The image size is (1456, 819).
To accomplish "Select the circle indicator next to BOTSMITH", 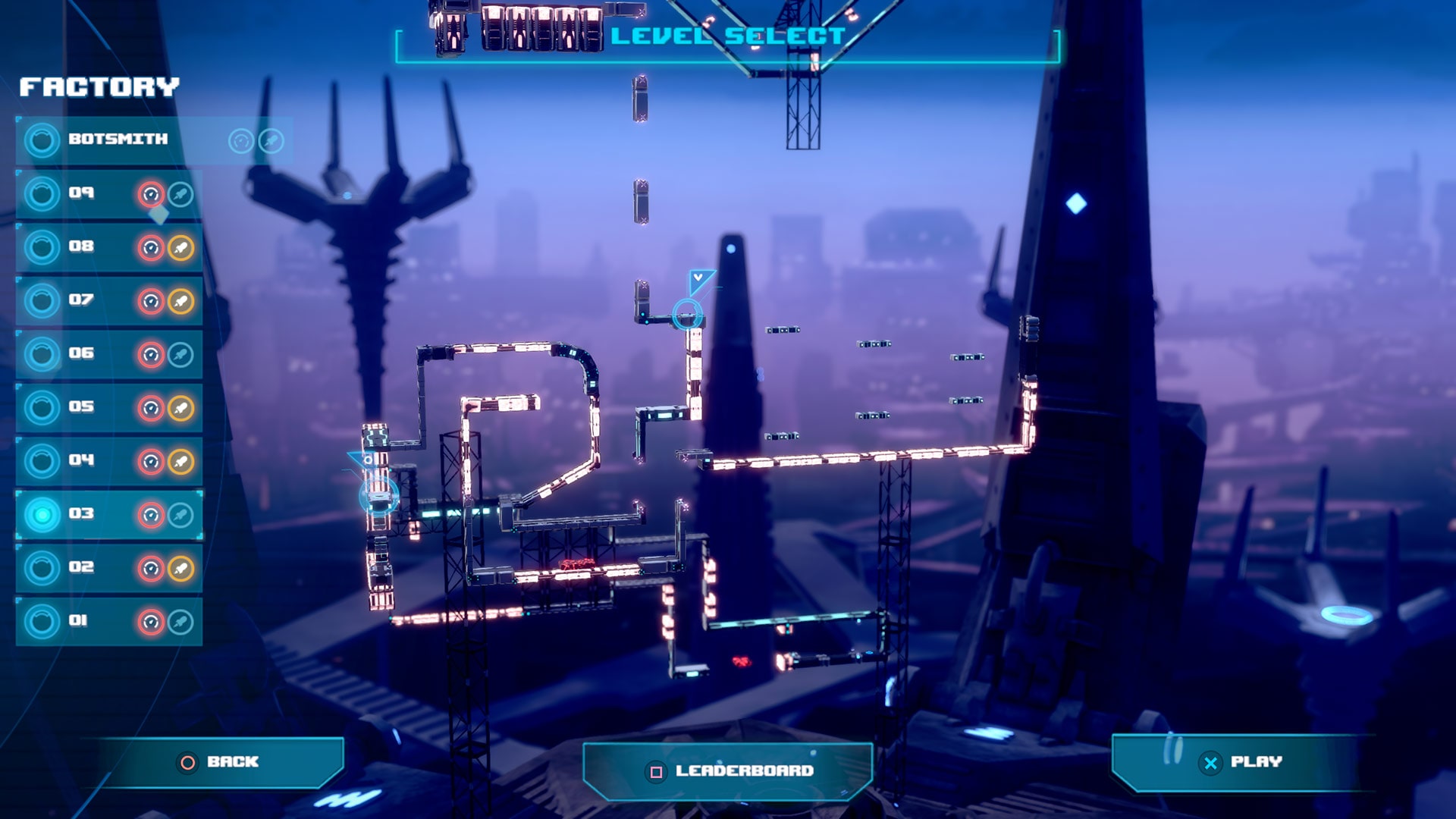I will tap(42, 140).
